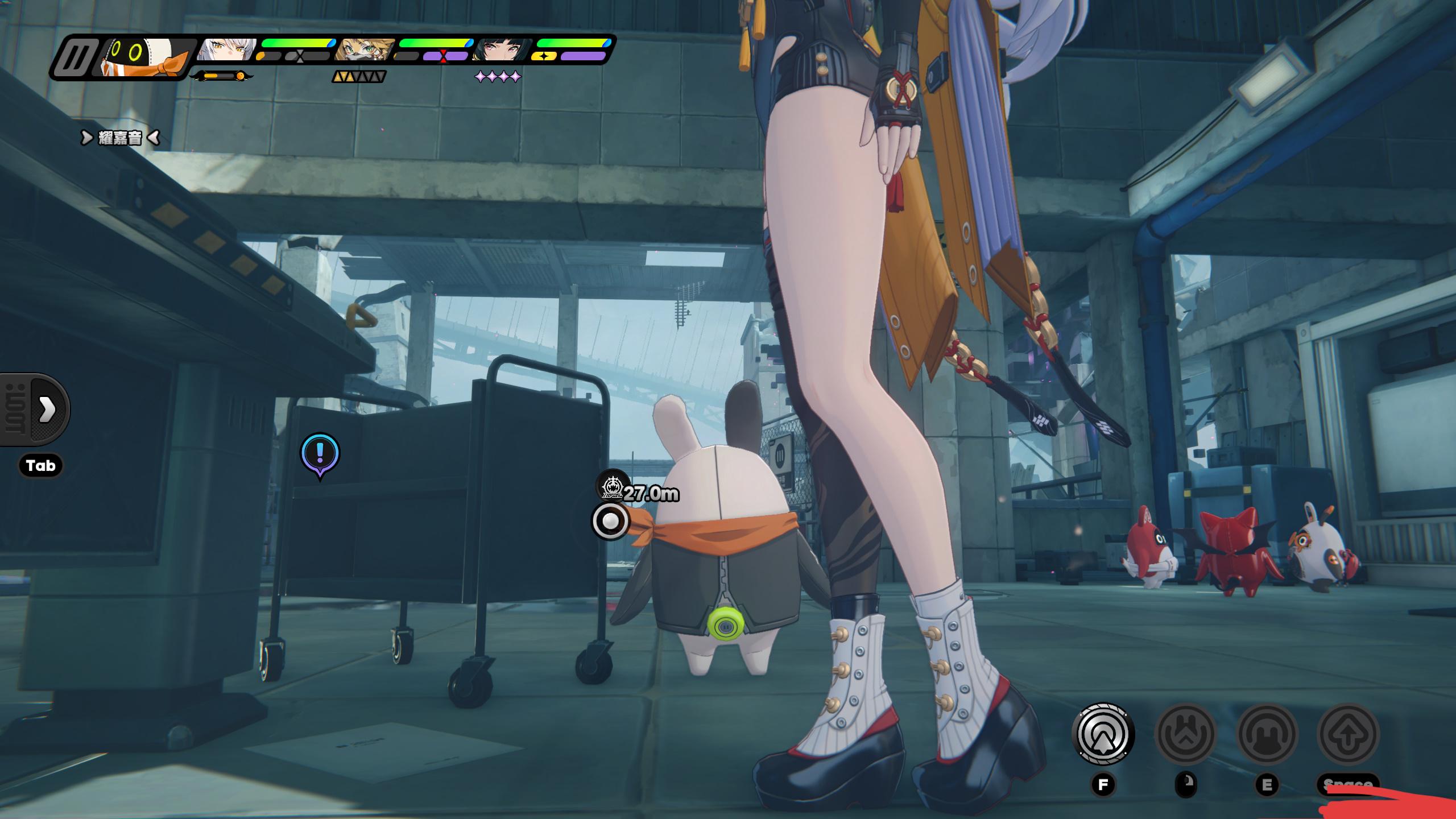Tap the upward arrow jump button
This screenshot has width=1456, height=819.
tap(1348, 734)
